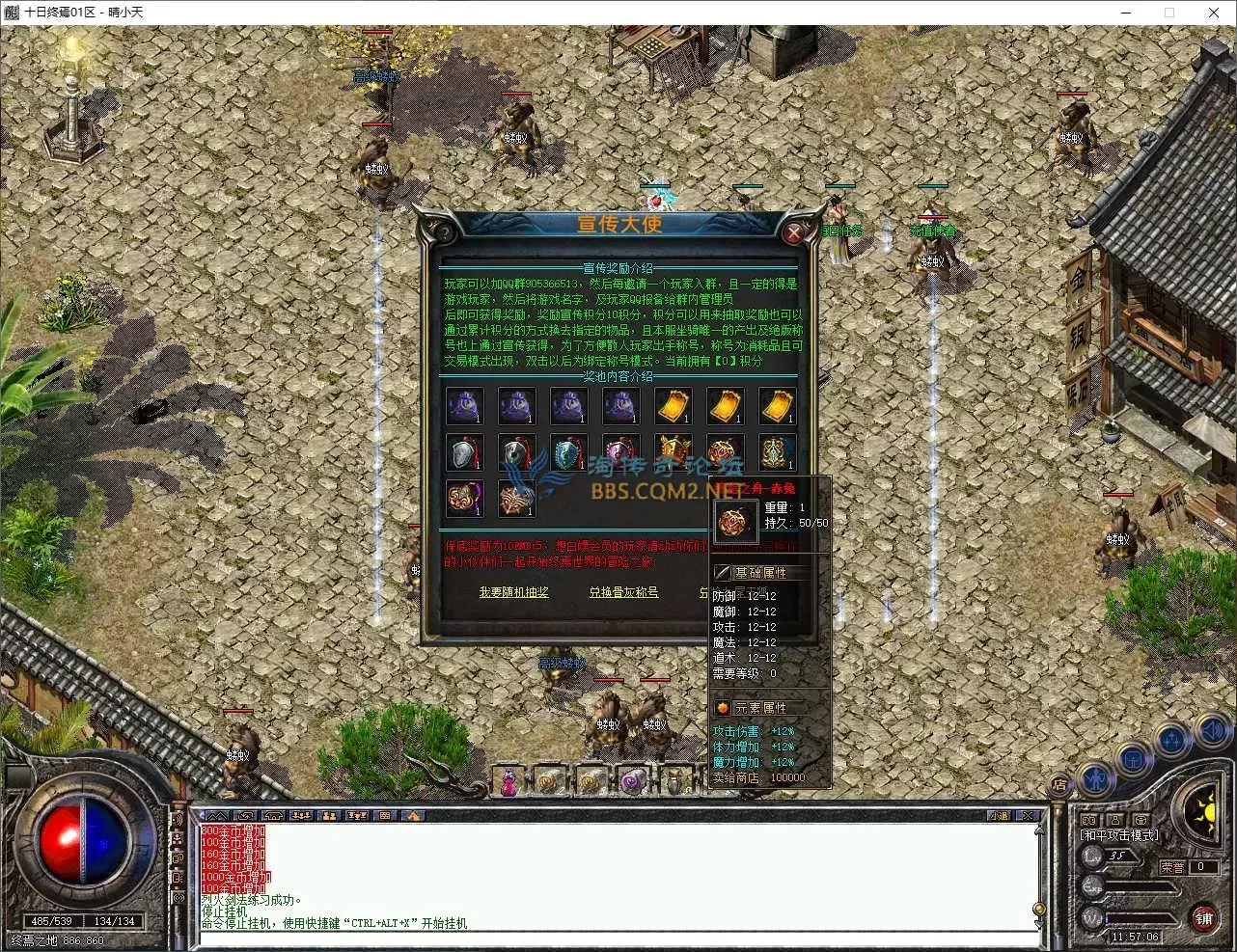Select the 兑换骨灰称号 exchange option

point(623,592)
